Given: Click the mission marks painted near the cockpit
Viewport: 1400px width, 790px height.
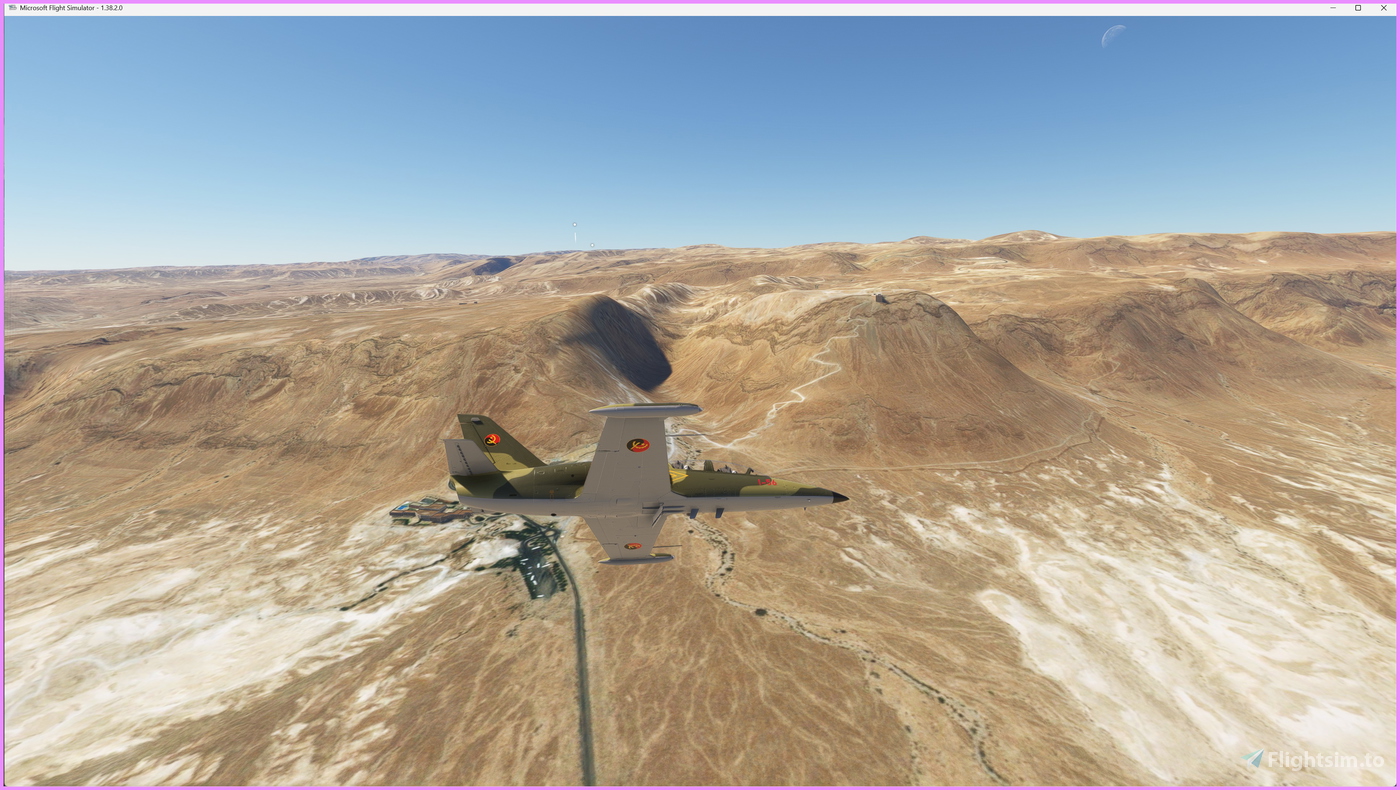Looking at the screenshot, I should pos(767,481).
